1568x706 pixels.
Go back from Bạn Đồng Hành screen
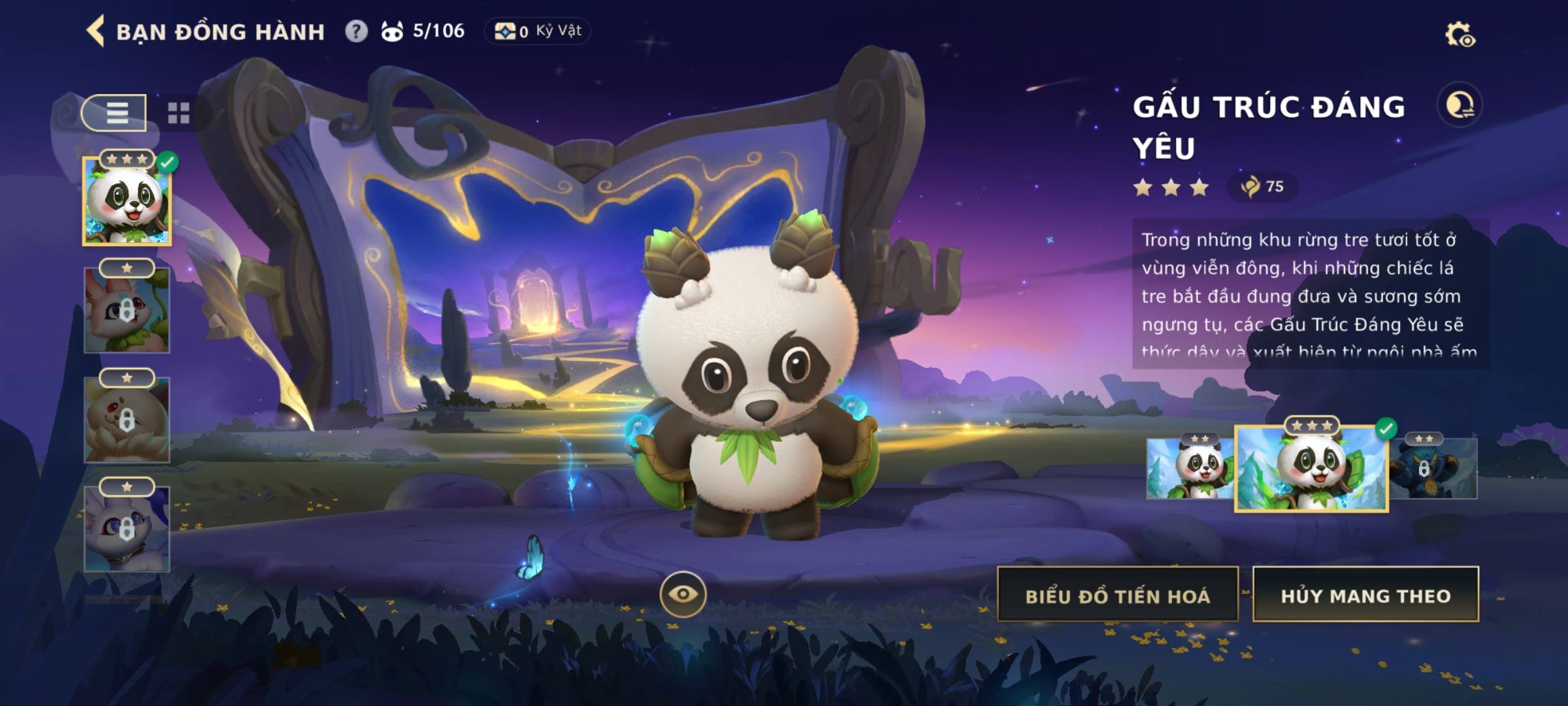pyautogui.click(x=96, y=31)
